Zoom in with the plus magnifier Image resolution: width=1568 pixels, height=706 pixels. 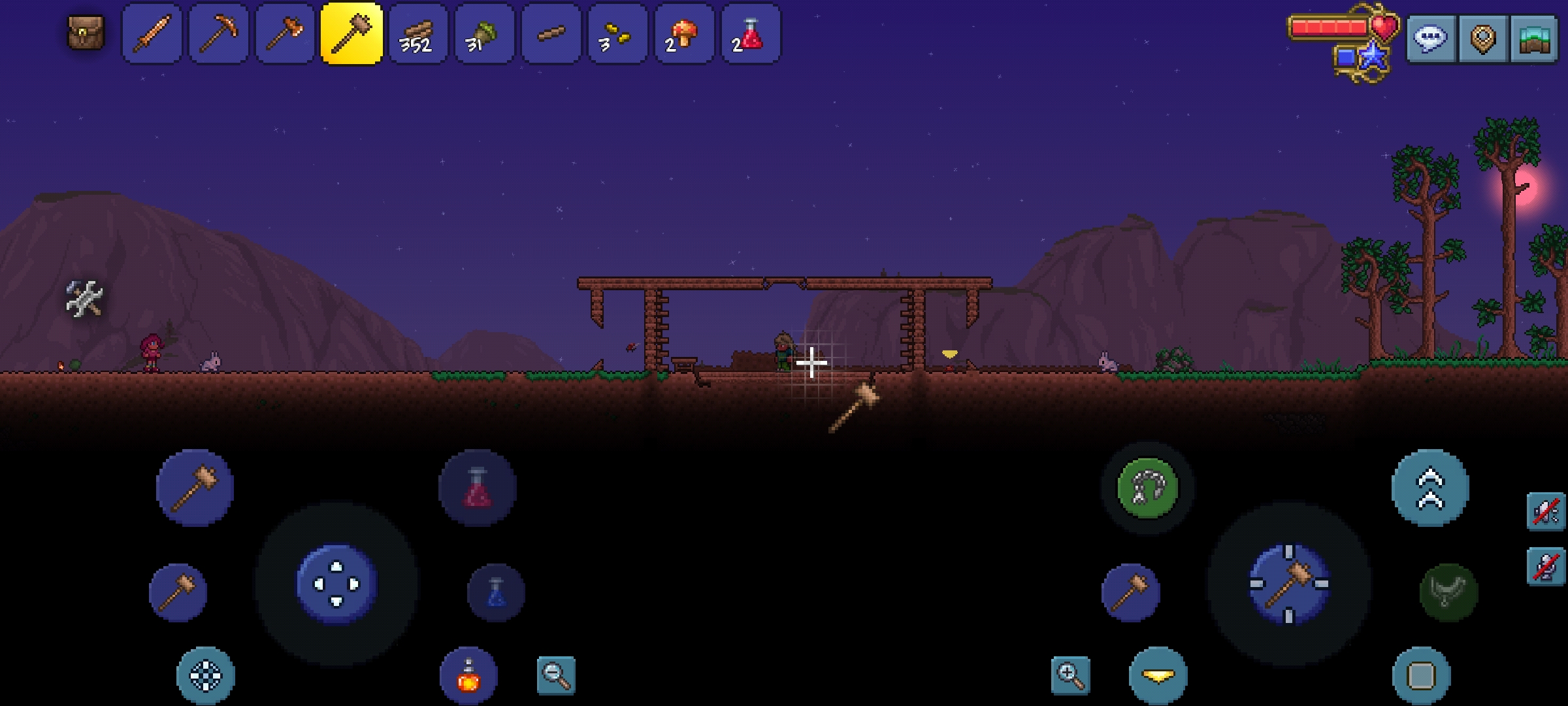pos(1070,675)
